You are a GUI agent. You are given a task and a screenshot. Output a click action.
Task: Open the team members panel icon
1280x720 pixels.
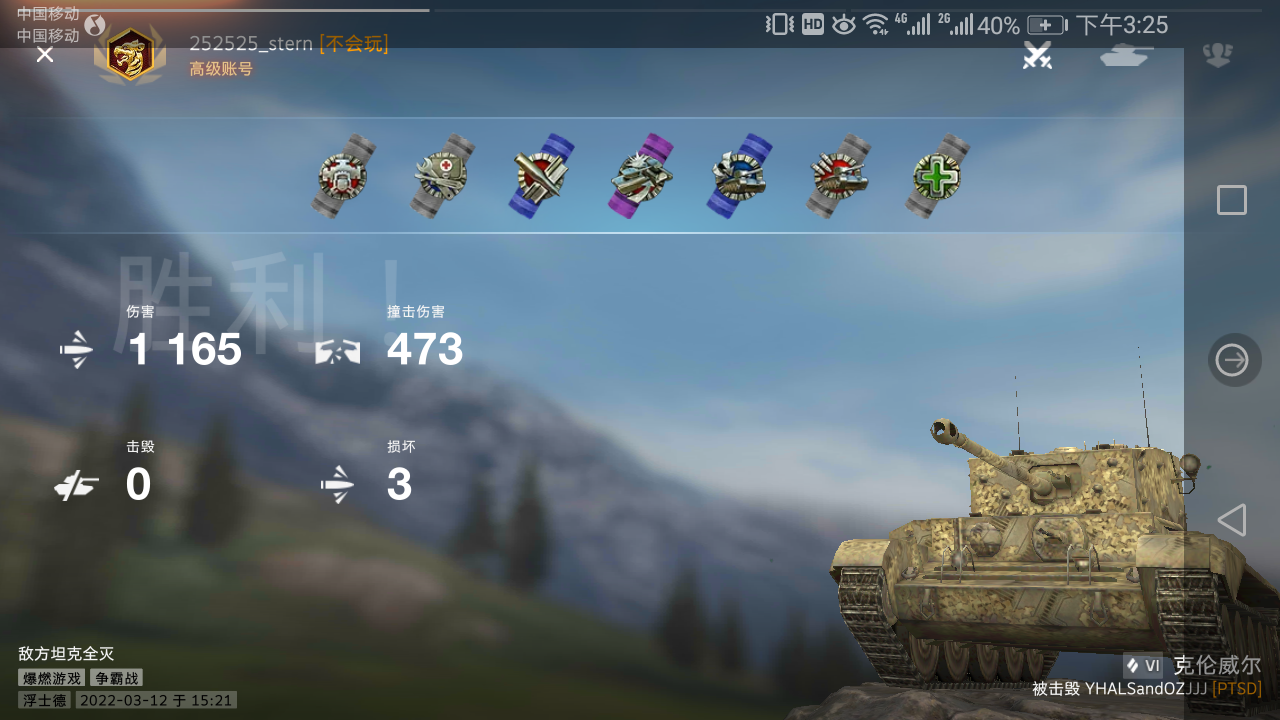click(1217, 57)
